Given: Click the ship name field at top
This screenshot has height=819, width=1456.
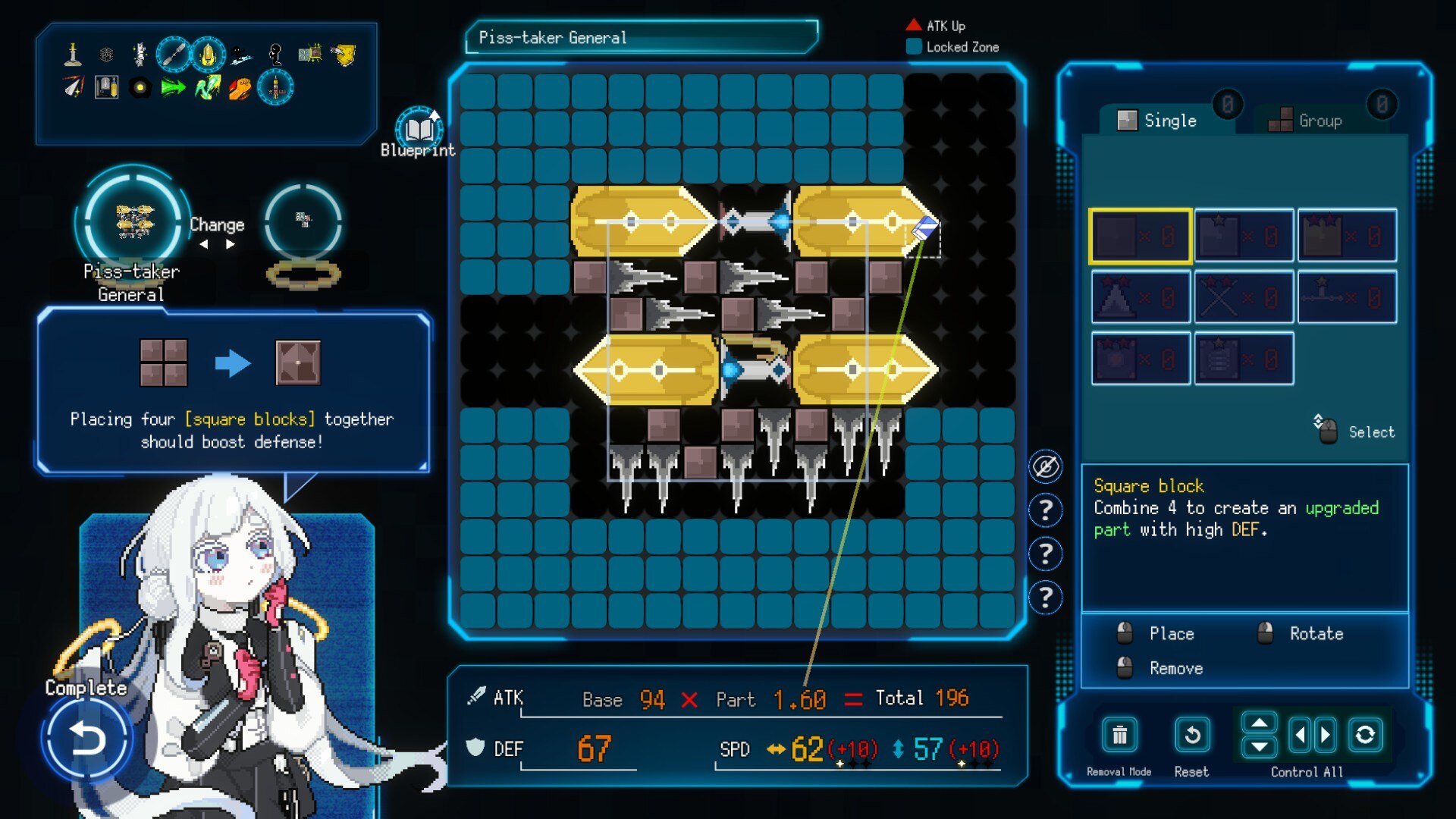Looking at the screenshot, I should (x=642, y=37).
